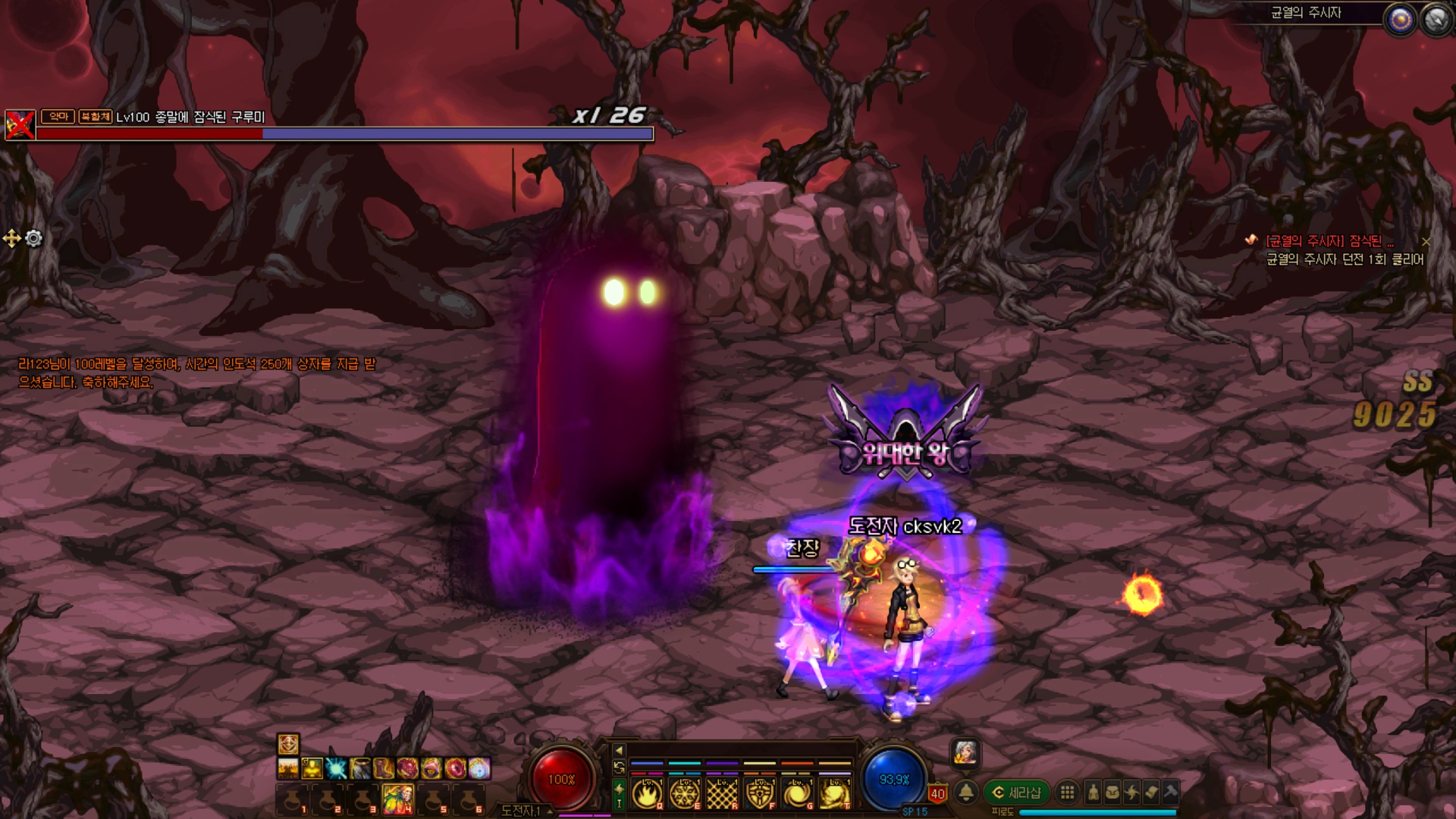
Task: Open the notification bell
Action: tap(965, 792)
